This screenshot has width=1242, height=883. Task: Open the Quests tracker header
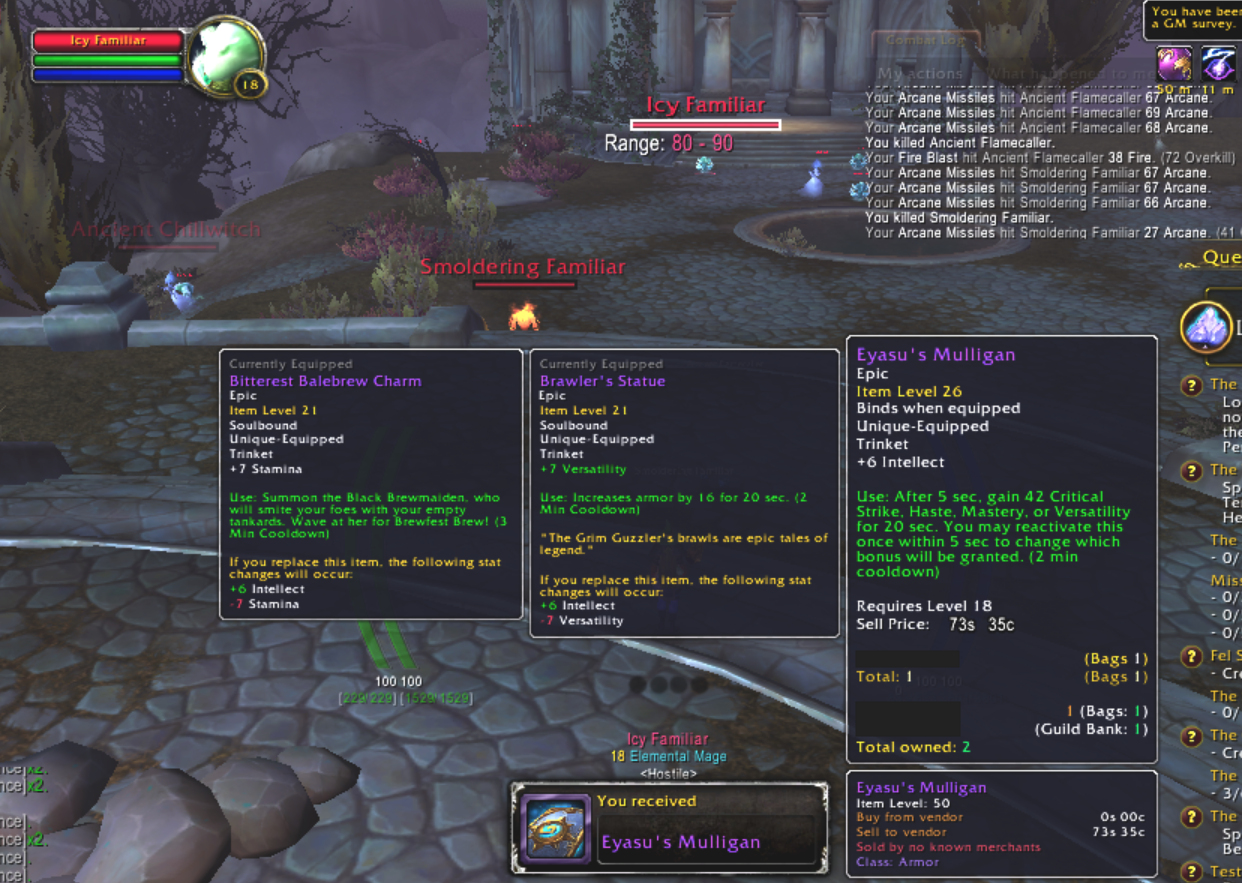pyautogui.click(x=1220, y=257)
